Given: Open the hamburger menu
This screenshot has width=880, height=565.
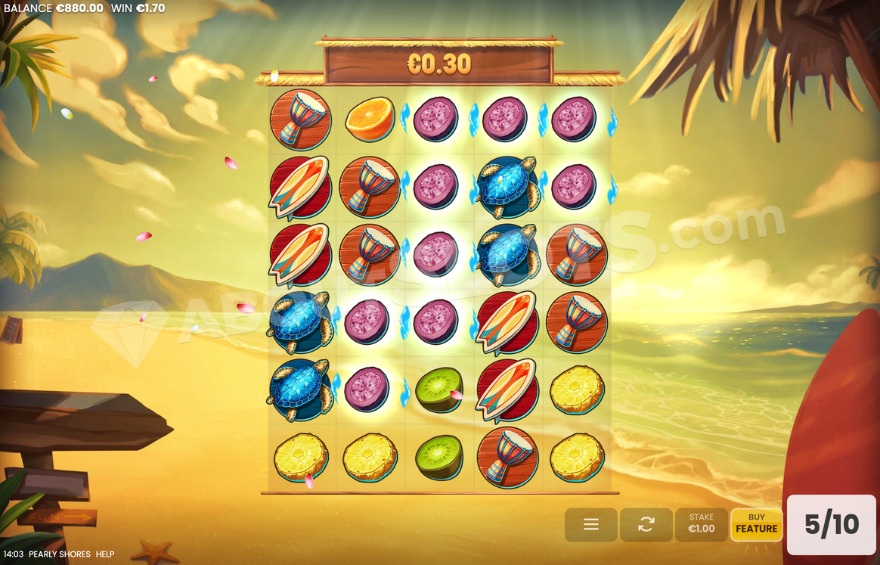Looking at the screenshot, I should click(x=590, y=524).
